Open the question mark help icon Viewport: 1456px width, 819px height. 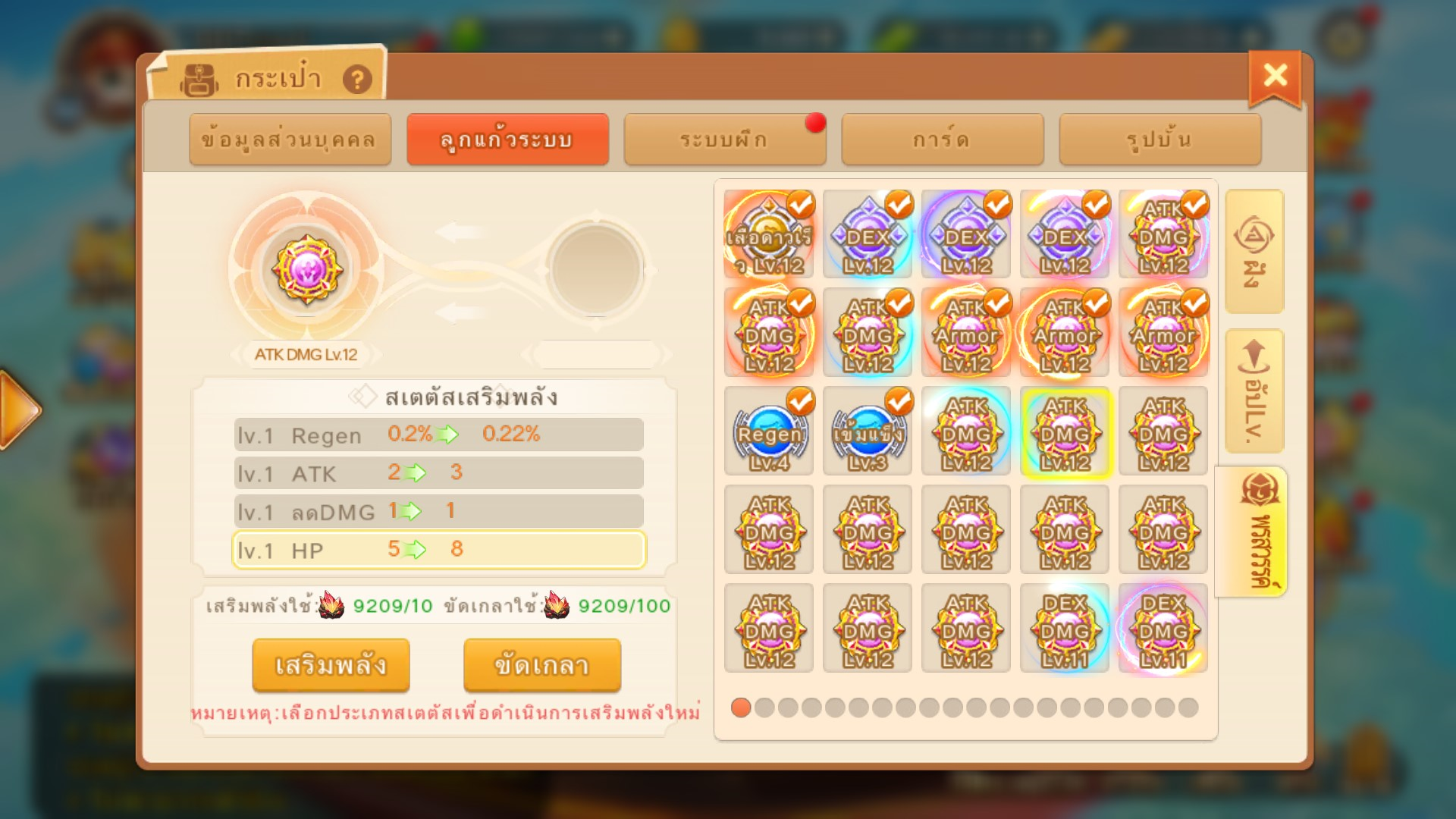pyautogui.click(x=357, y=79)
